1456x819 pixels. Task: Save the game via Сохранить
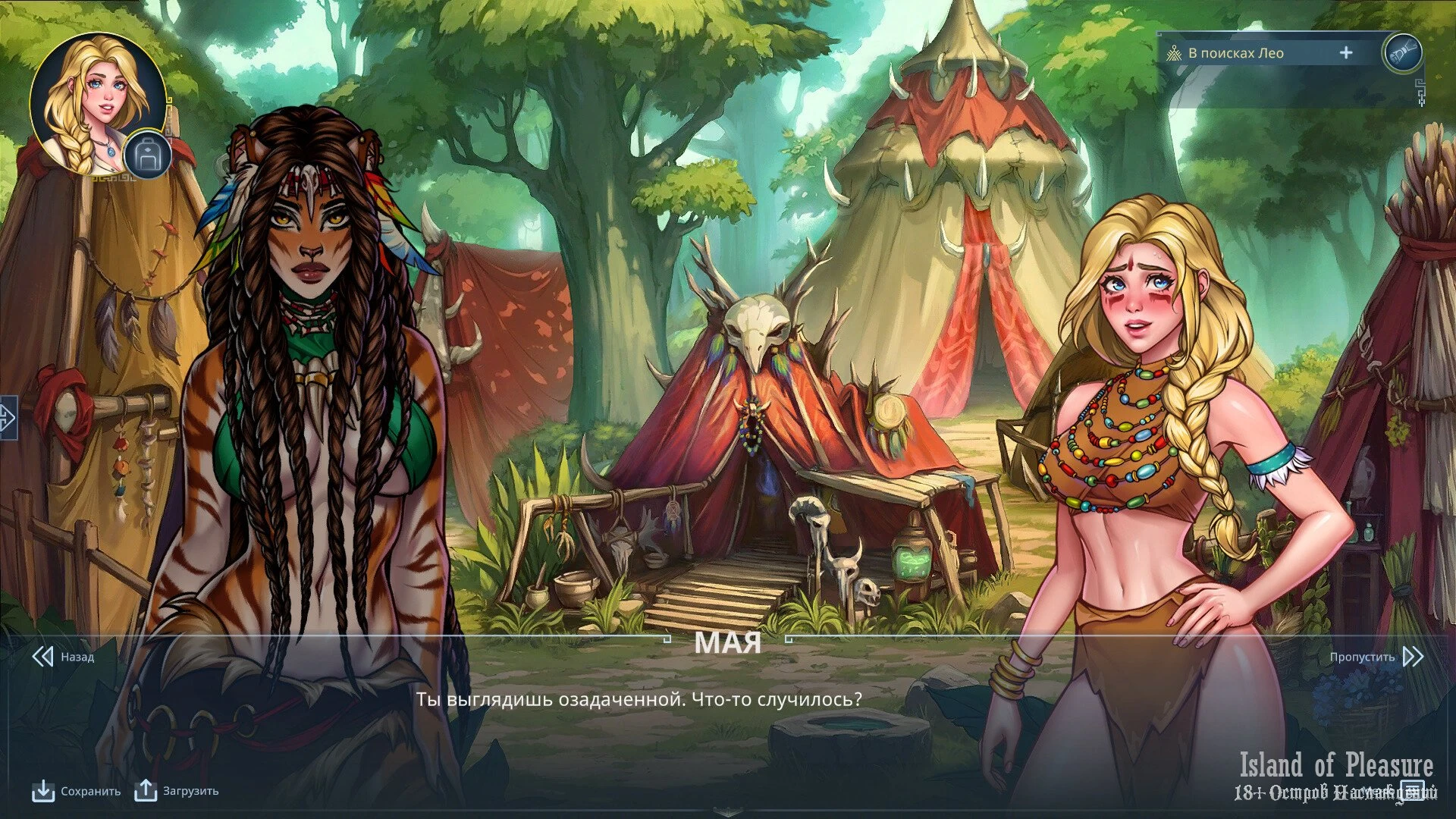[77, 791]
